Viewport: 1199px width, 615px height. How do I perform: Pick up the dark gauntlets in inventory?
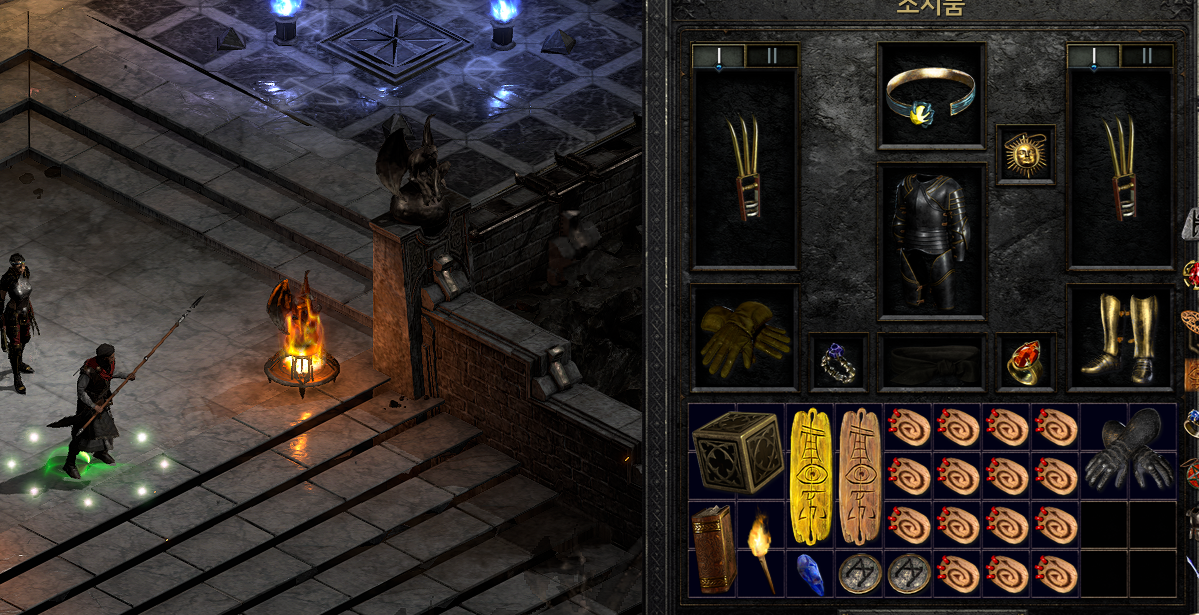1128,451
